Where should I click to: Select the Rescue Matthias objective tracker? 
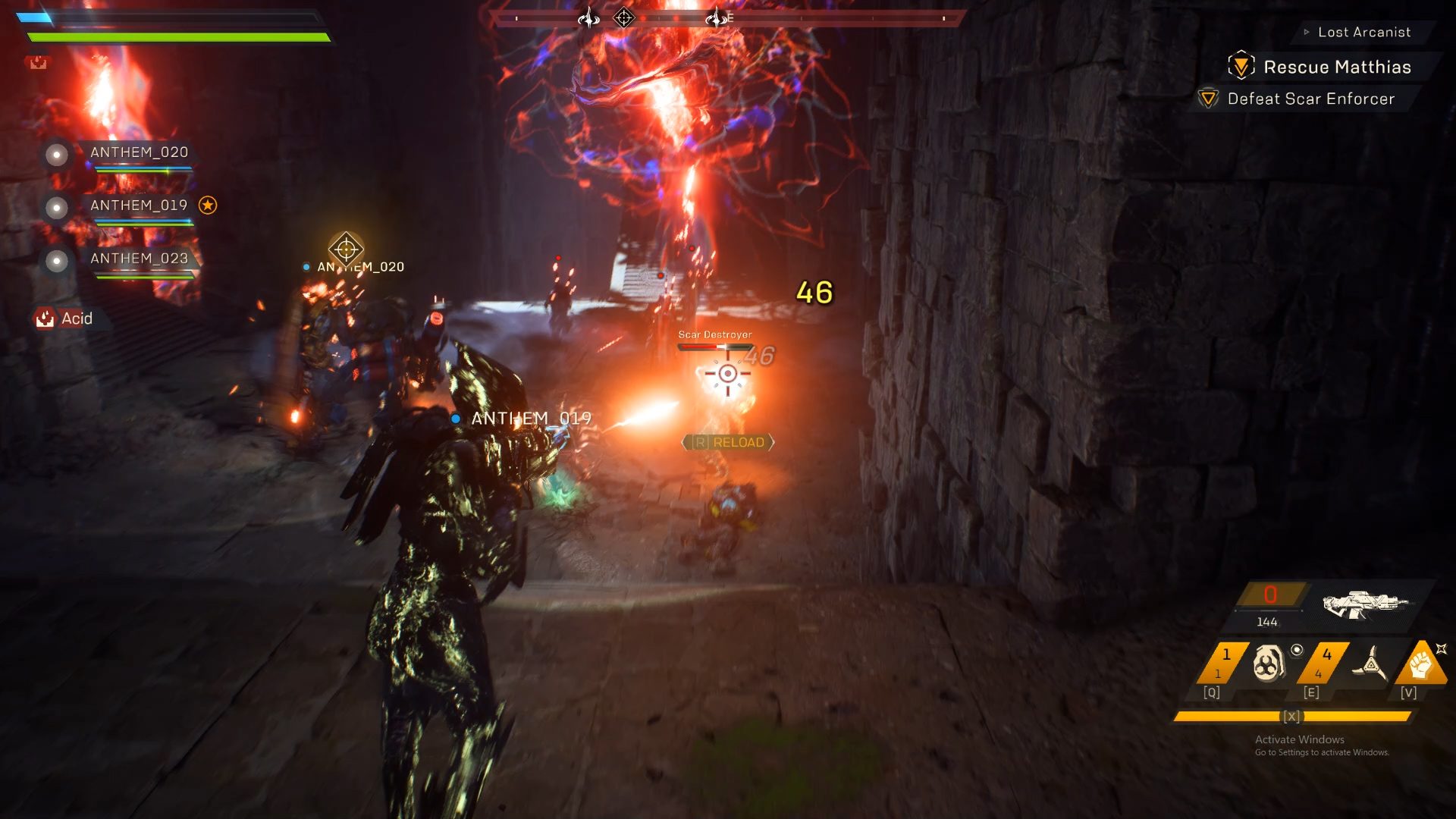pyautogui.click(x=1336, y=67)
